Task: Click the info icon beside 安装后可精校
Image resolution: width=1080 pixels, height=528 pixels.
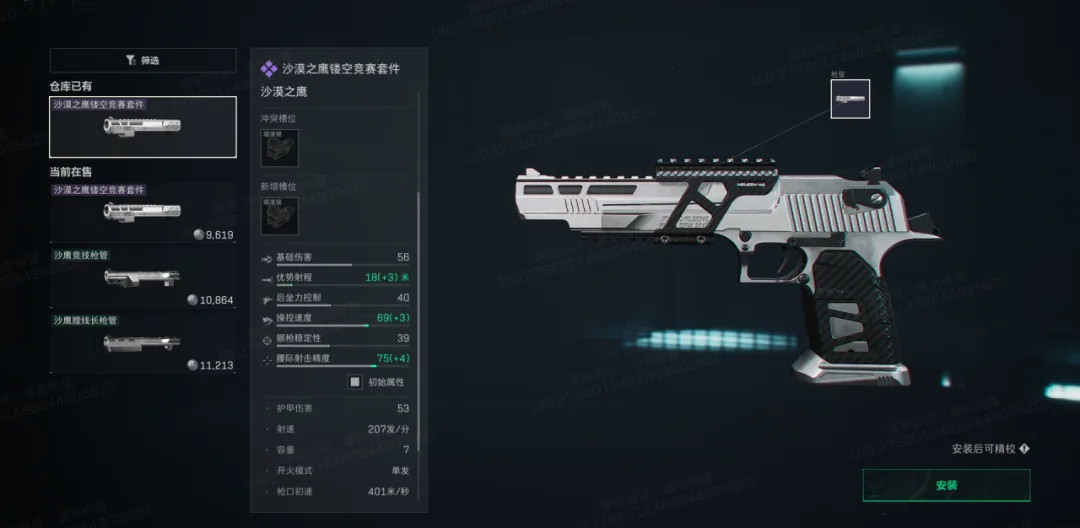Action: (1024, 449)
